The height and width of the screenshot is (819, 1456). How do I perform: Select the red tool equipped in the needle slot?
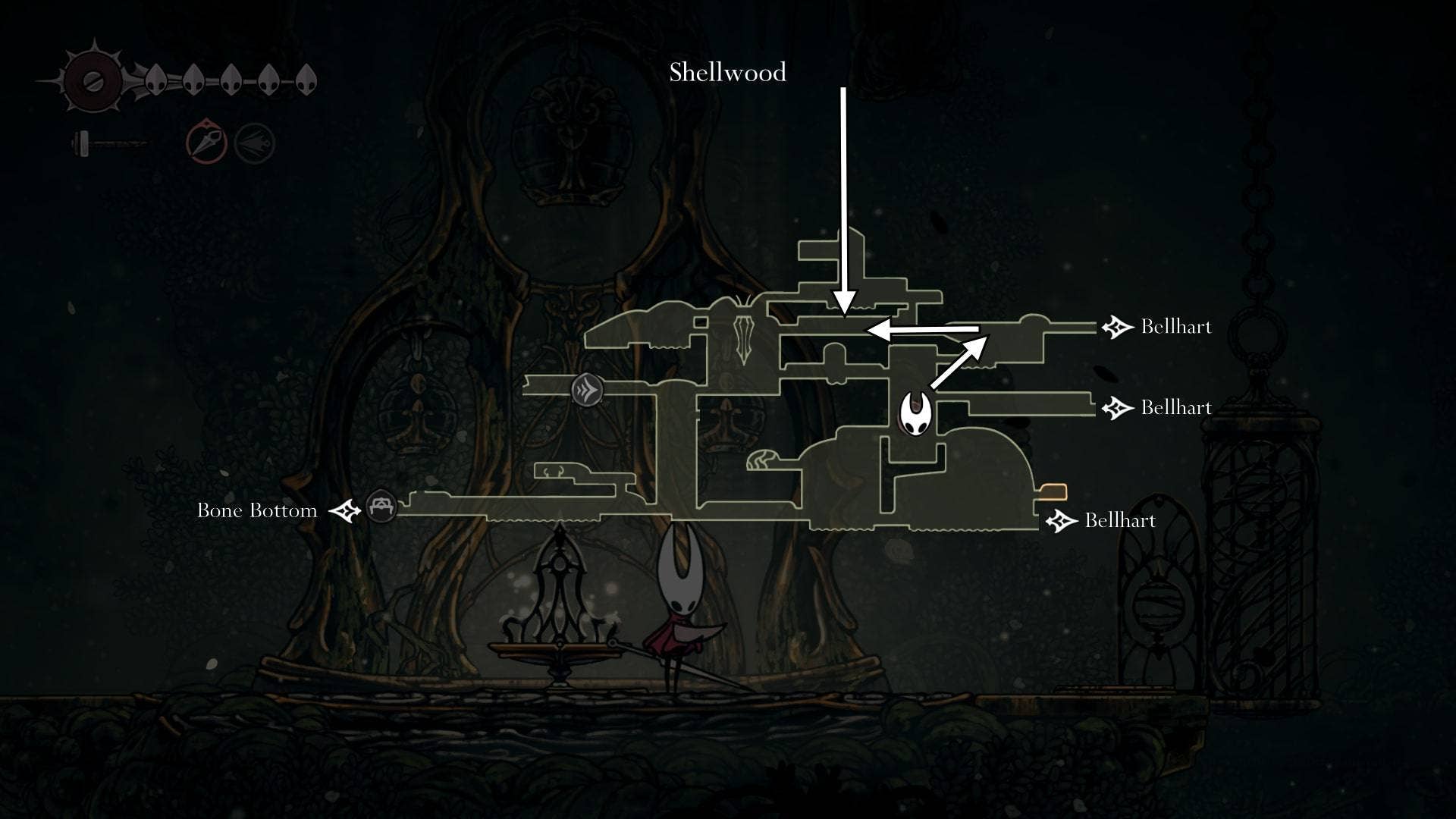205,141
